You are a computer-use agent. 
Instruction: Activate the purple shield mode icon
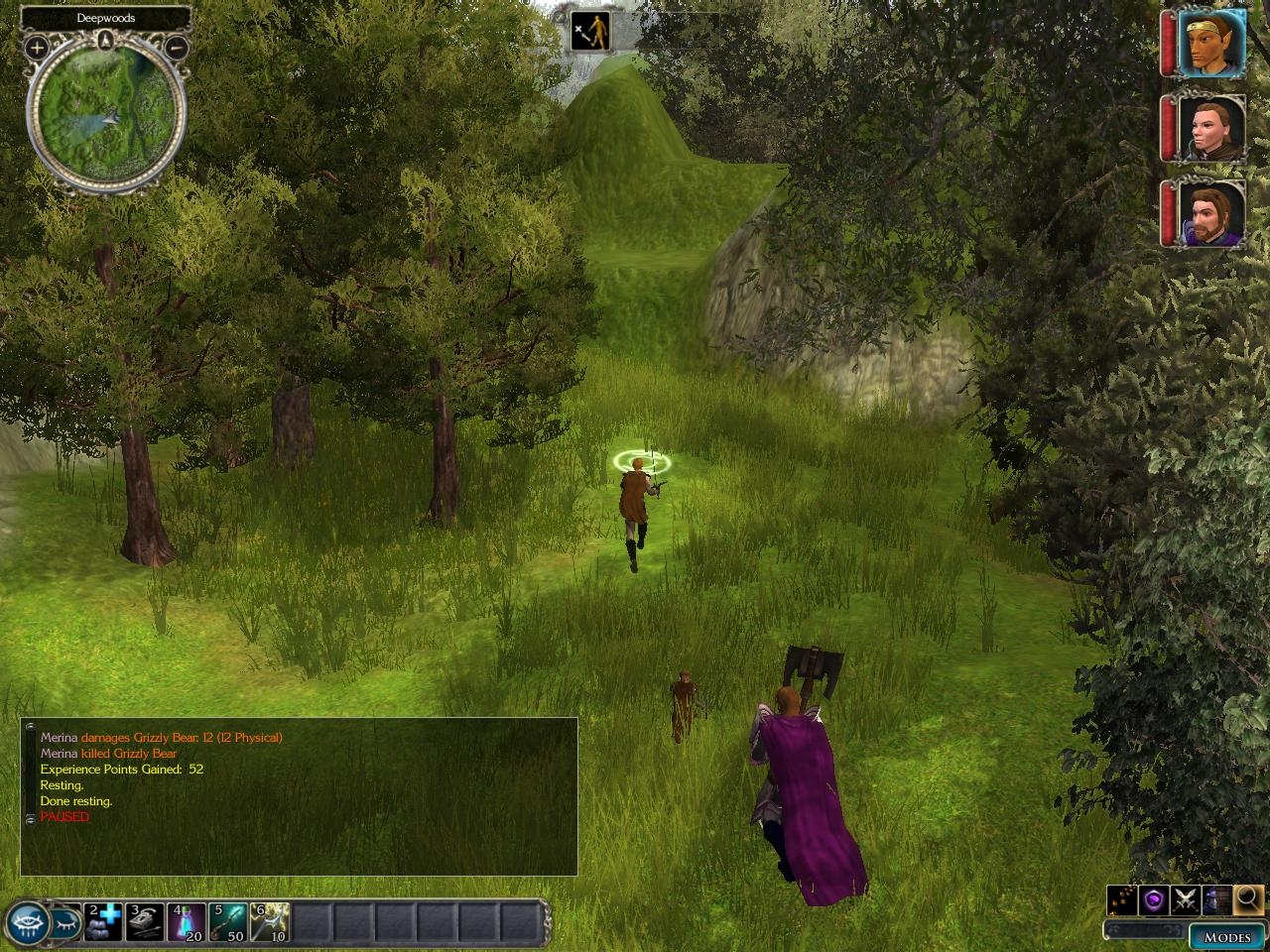tap(1153, 899)
